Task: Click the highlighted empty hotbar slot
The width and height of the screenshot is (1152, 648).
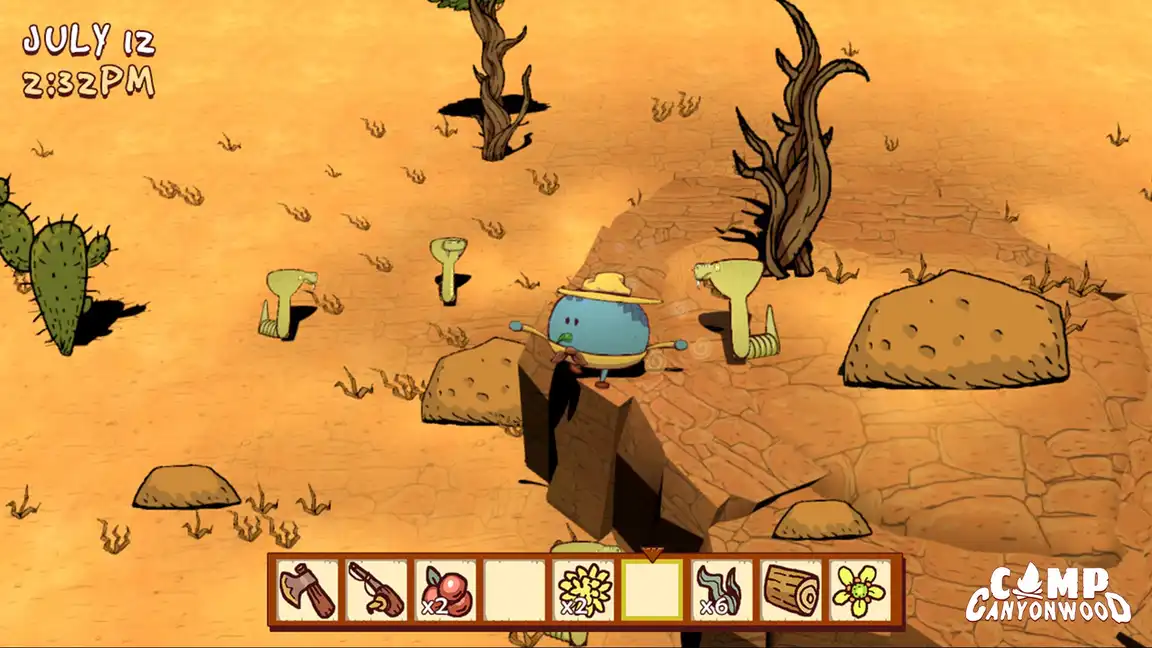Action: click(652, 590)
